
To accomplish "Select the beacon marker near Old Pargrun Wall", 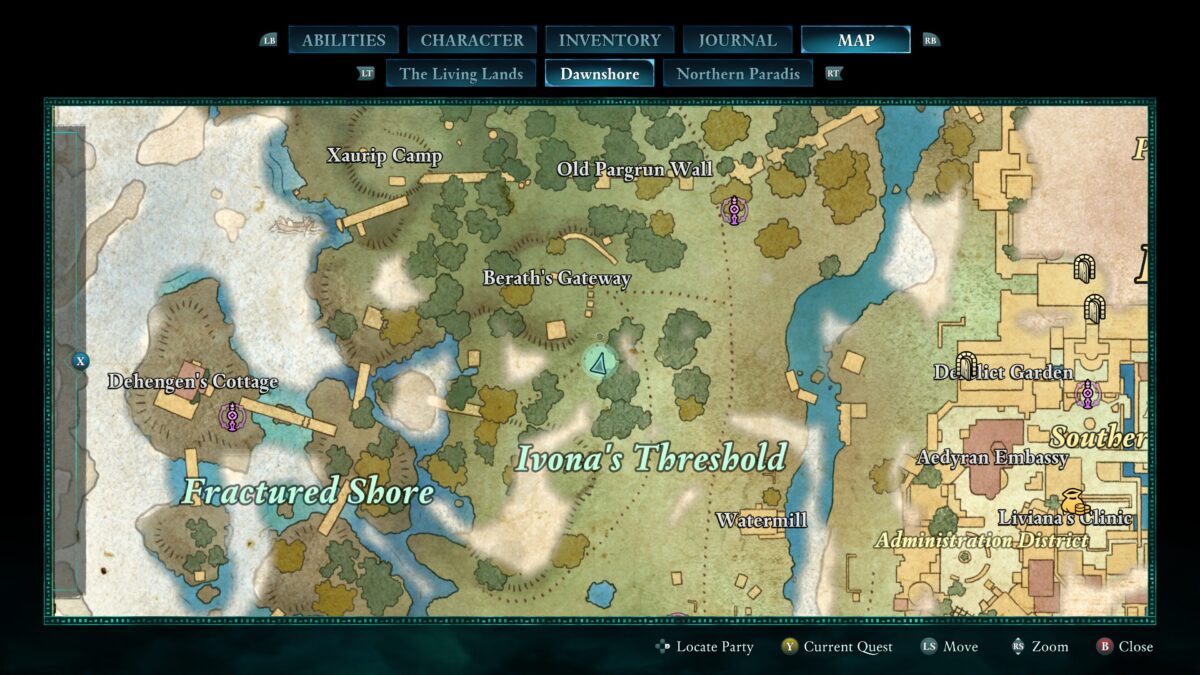I will click(734, 210).
